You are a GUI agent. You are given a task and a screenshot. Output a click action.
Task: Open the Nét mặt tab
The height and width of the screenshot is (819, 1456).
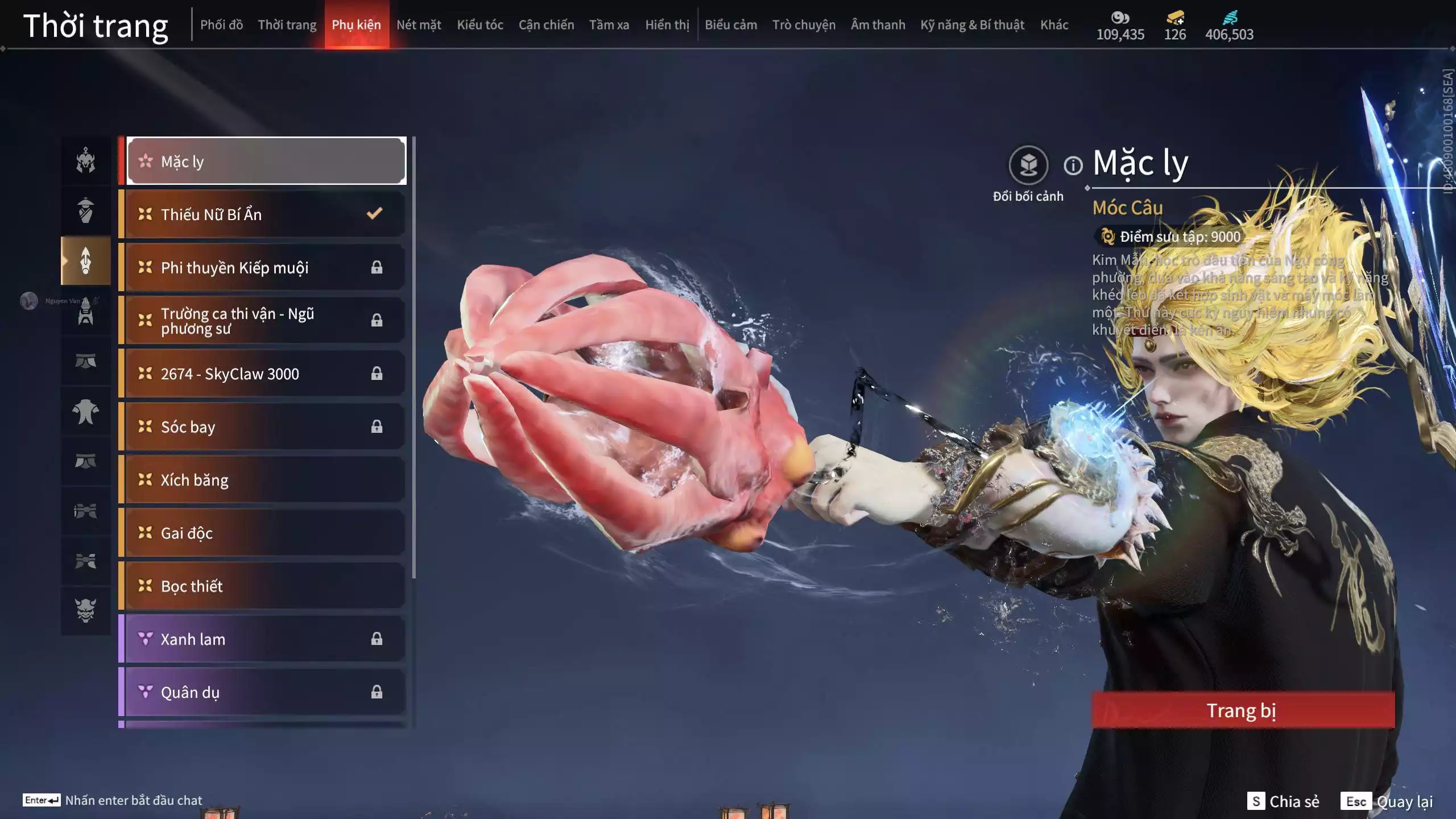point(419,25)
